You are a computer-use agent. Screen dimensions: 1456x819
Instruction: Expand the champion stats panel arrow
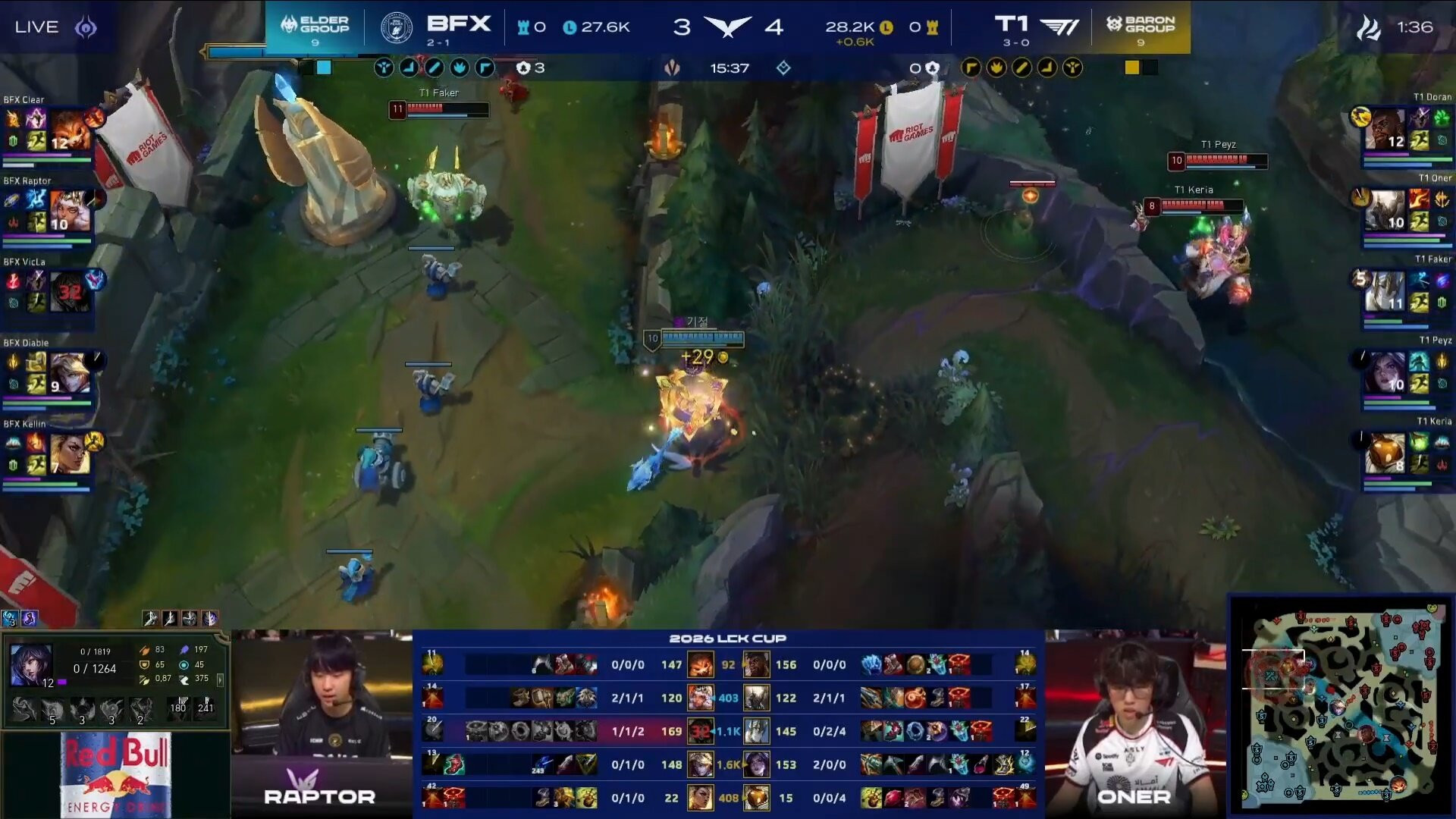(221, 679)
